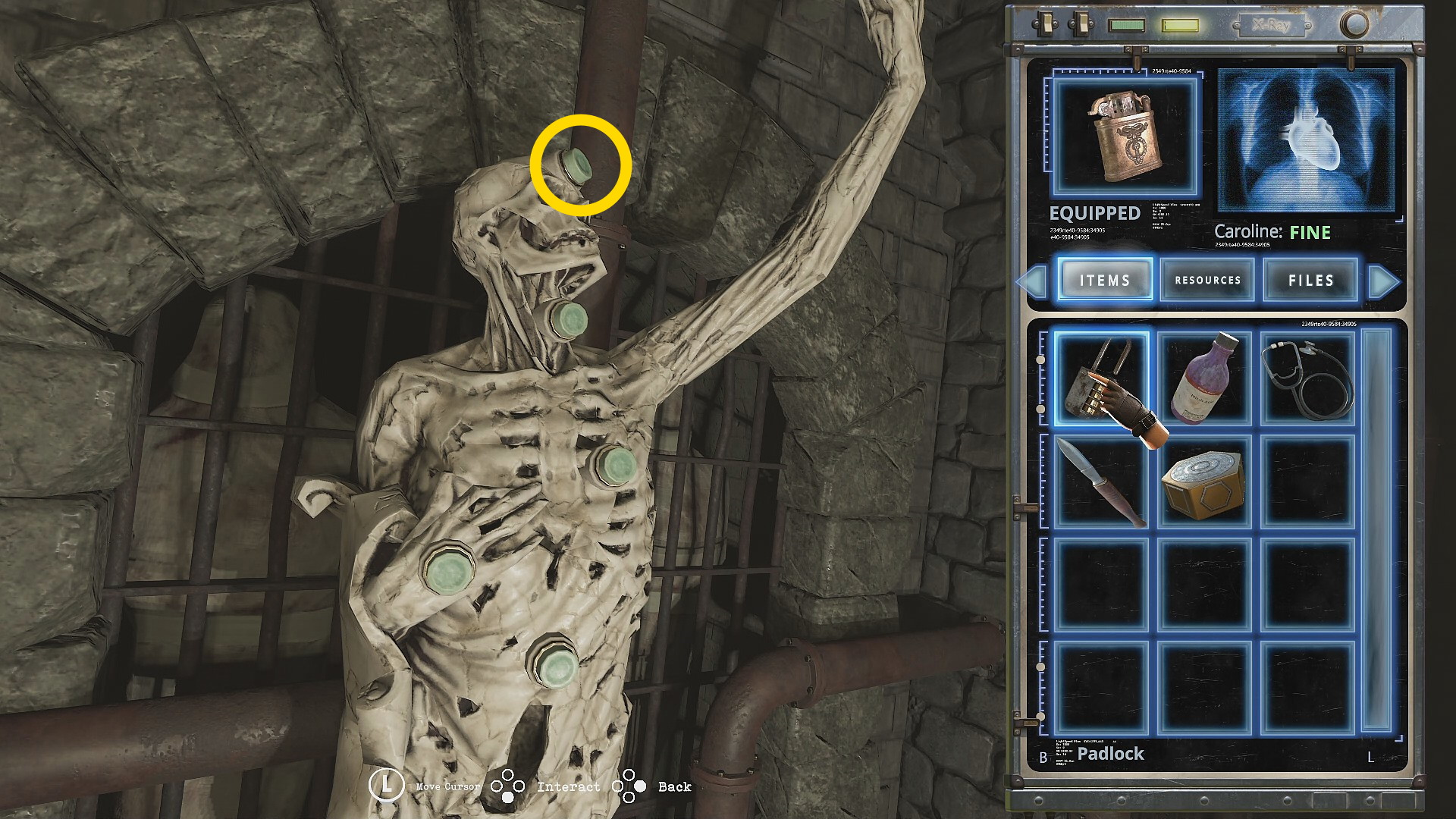The width and height of the screenshot is (1456, 819).
Task: Click the left arrow beside ITEMS
Action: point(1032,281)
